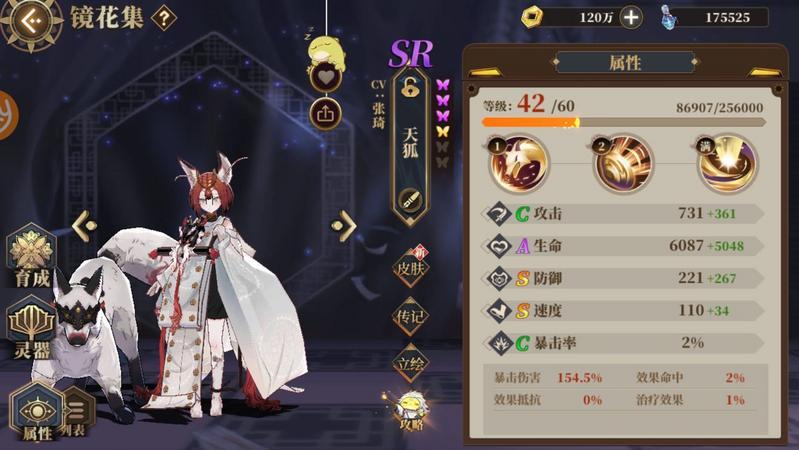This screenshot has height=450, width=799.
Task: Open the 传记 biography page
Action: coord(411,316)
